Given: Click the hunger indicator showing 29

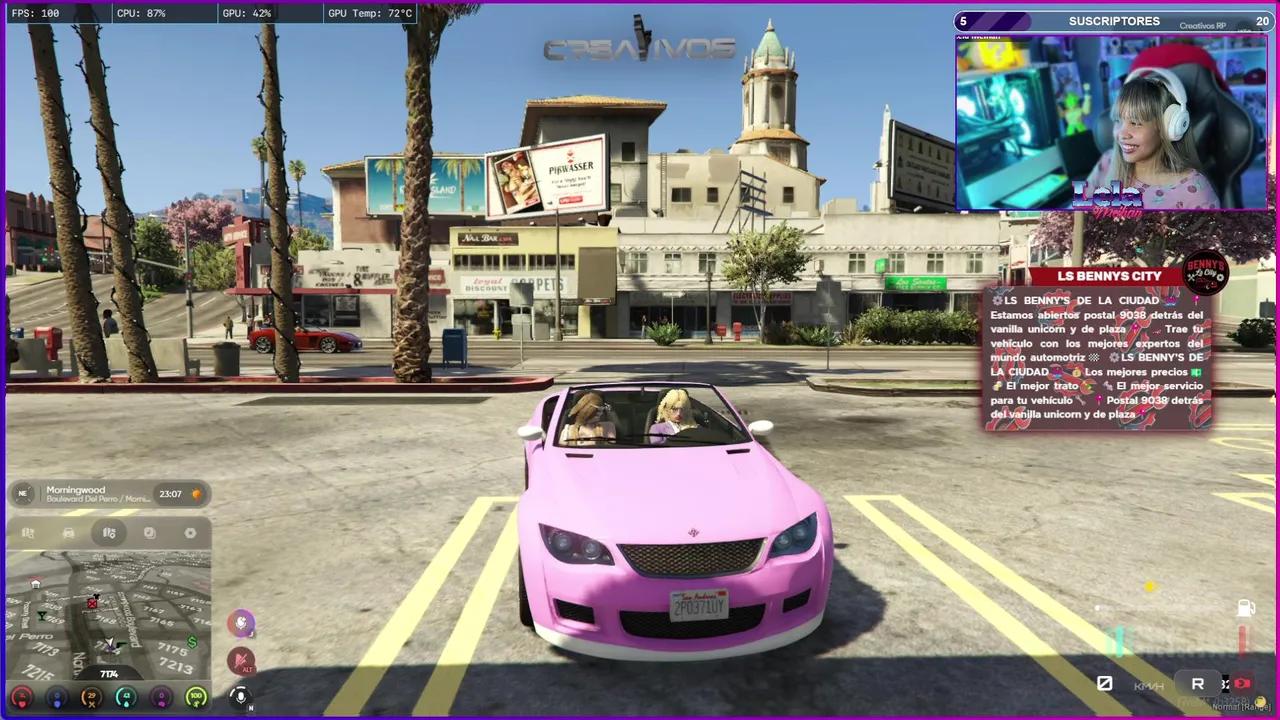Looking at the screenshot, I should coord(90,697).
